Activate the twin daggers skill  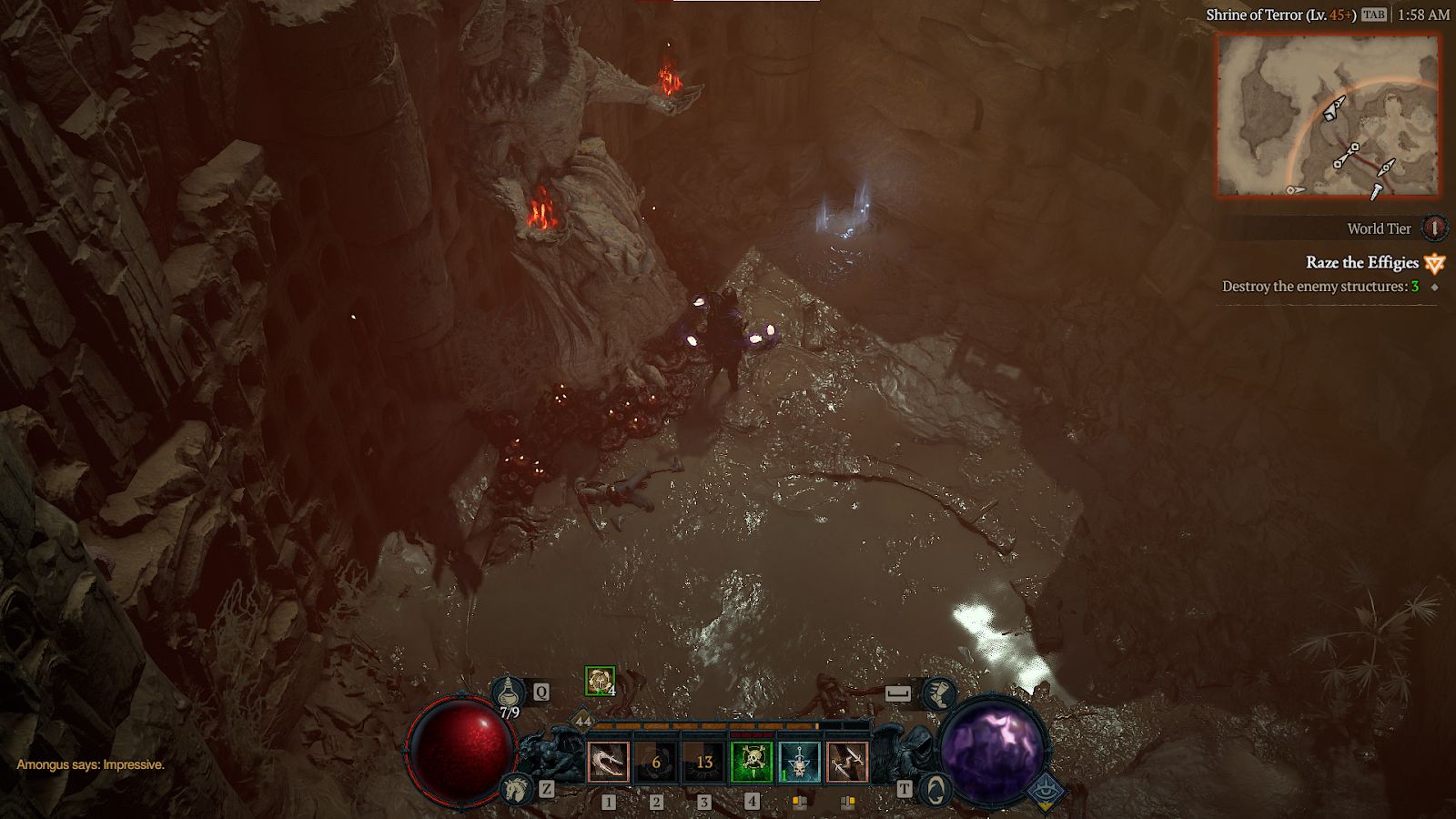coord(846,762)
